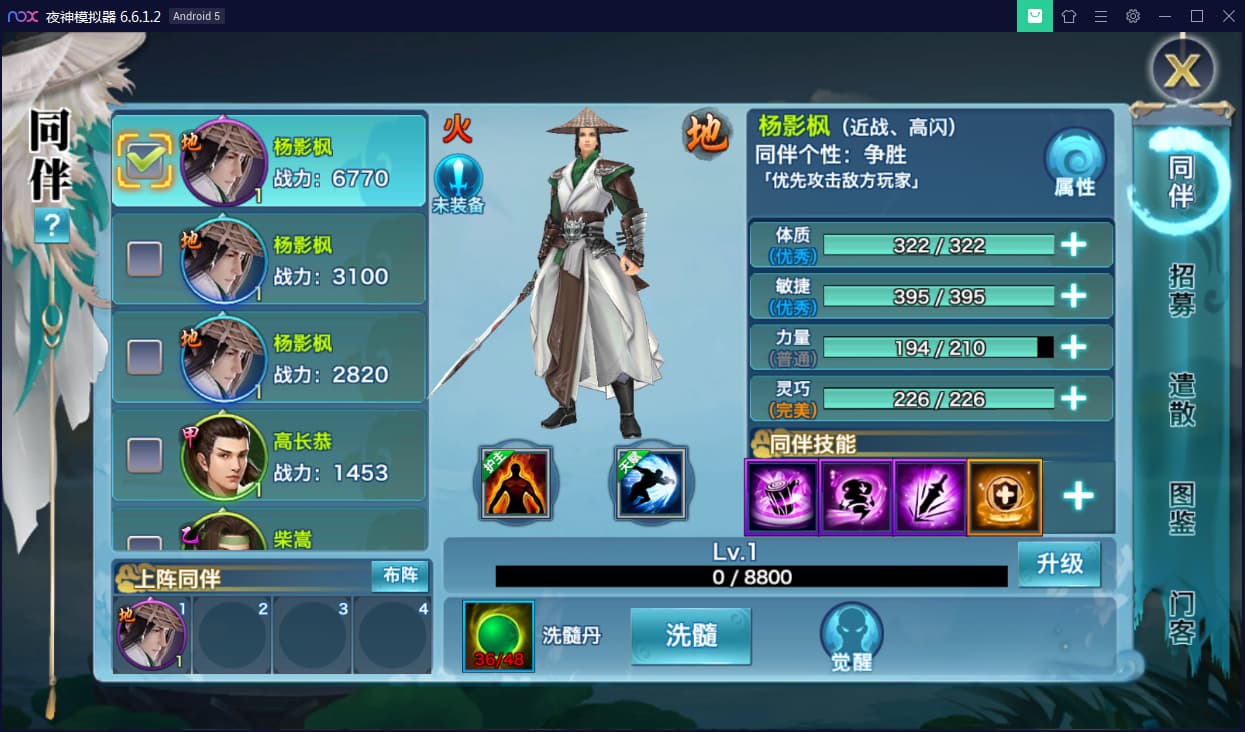Open the 属性 attributes button
Image resolution: width=1245 pixels, height=732 pixels.
pyautogui.click(x=1074, y=164)
